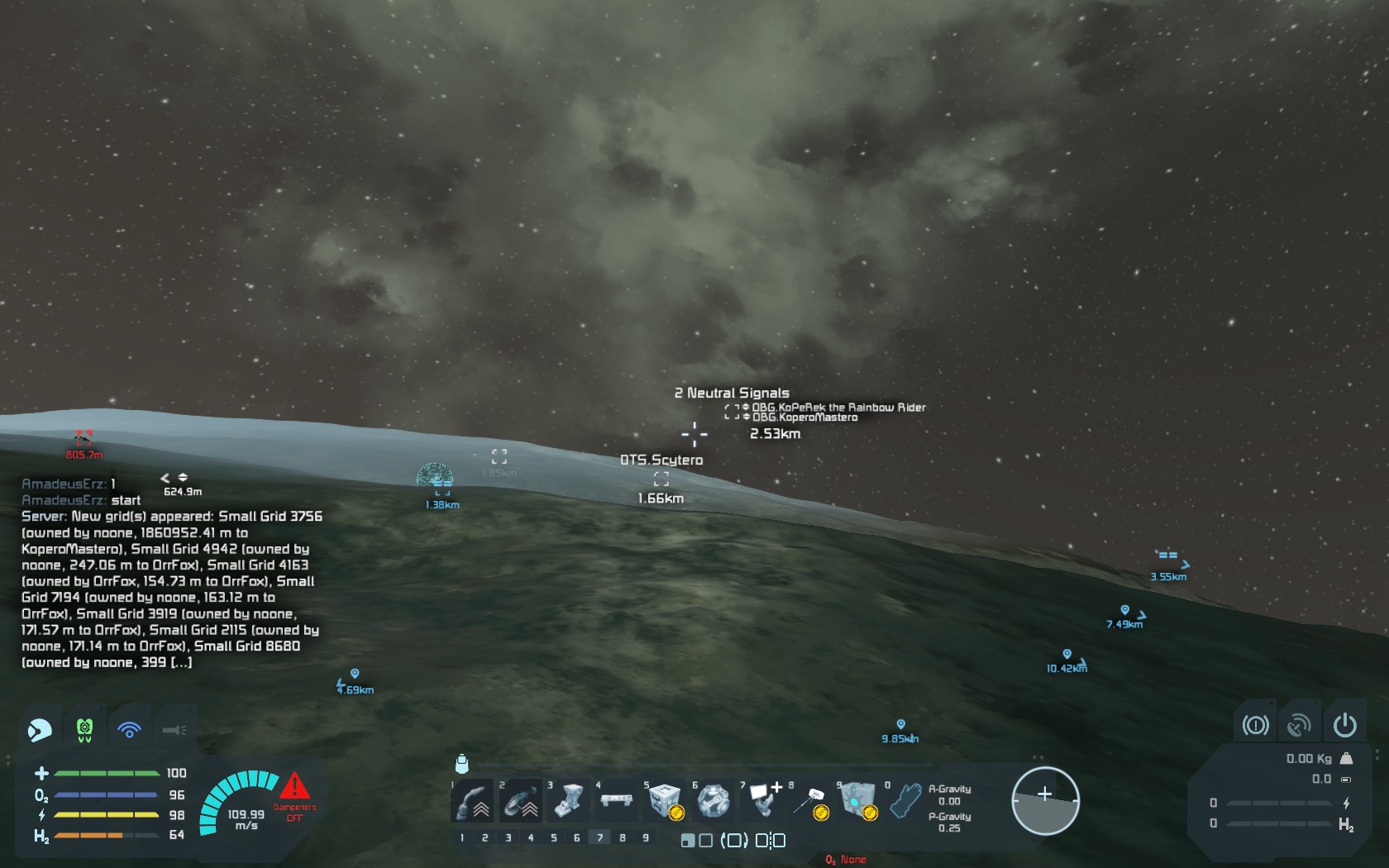The width and height of the screenshot is (1389, 868).
Task: Switch to hotbar page 3
Action: coord(508,837)
